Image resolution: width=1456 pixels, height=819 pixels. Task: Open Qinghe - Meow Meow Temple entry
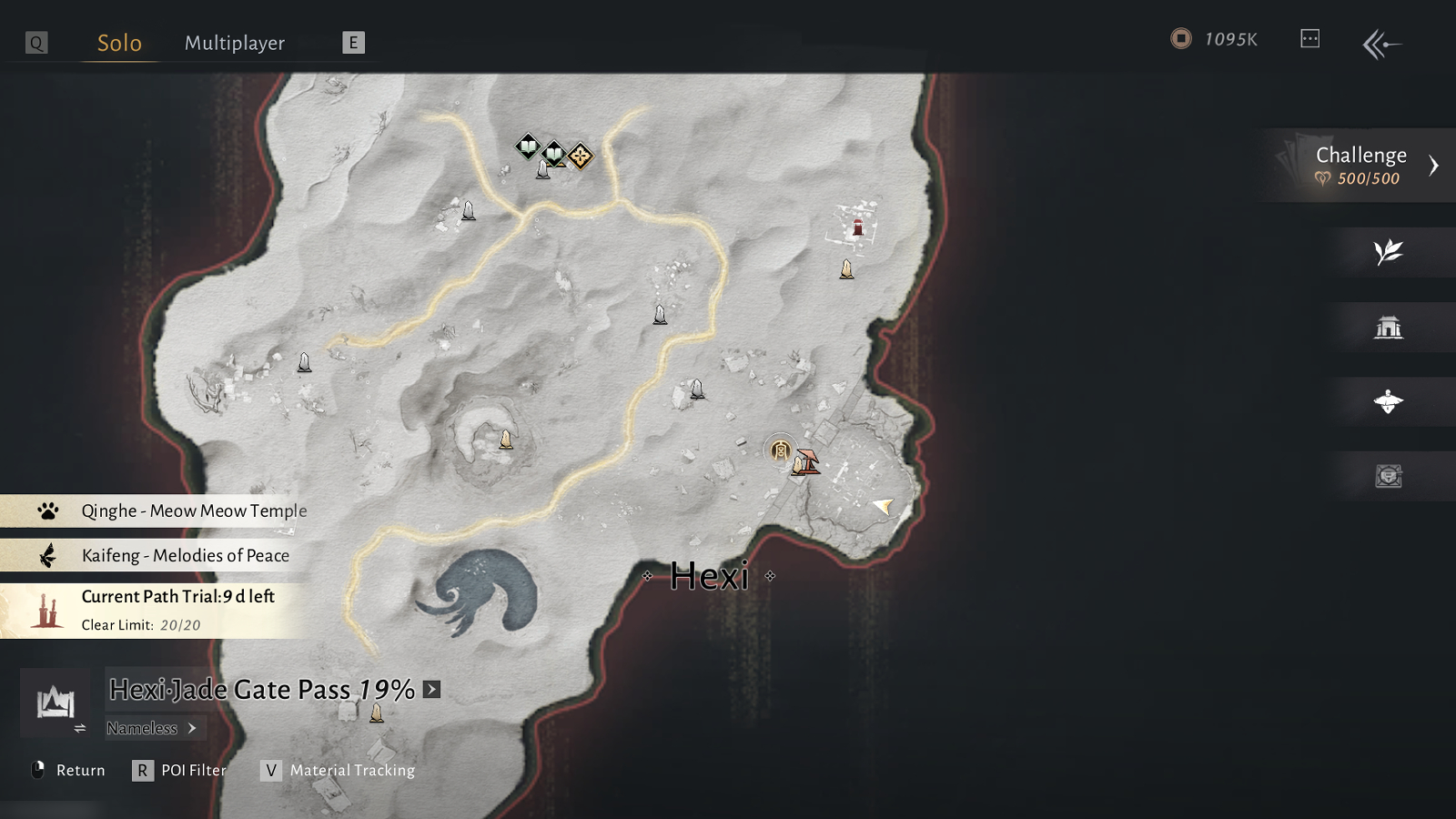pyautogui.click(x=193, y=511)
